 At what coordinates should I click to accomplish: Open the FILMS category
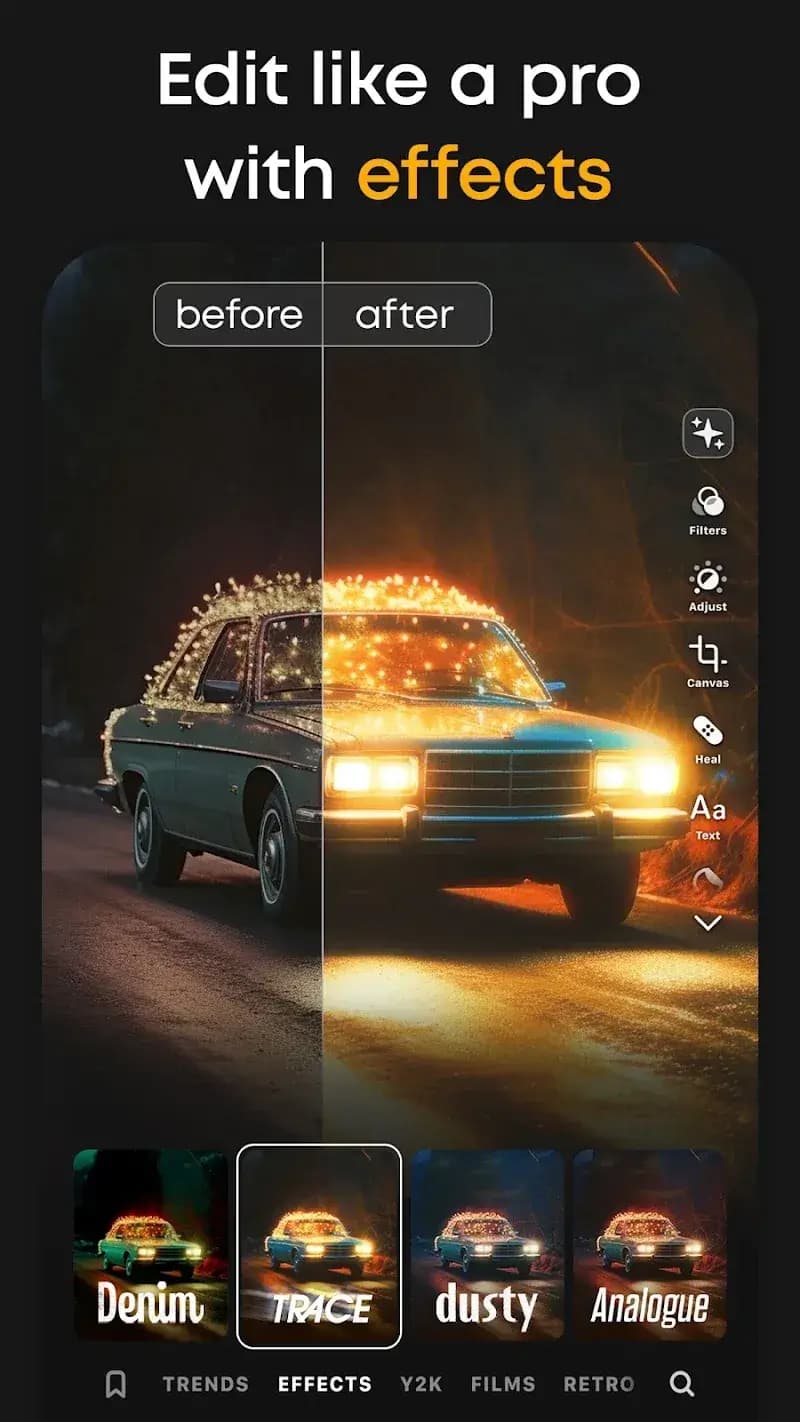coord(503,1384)
